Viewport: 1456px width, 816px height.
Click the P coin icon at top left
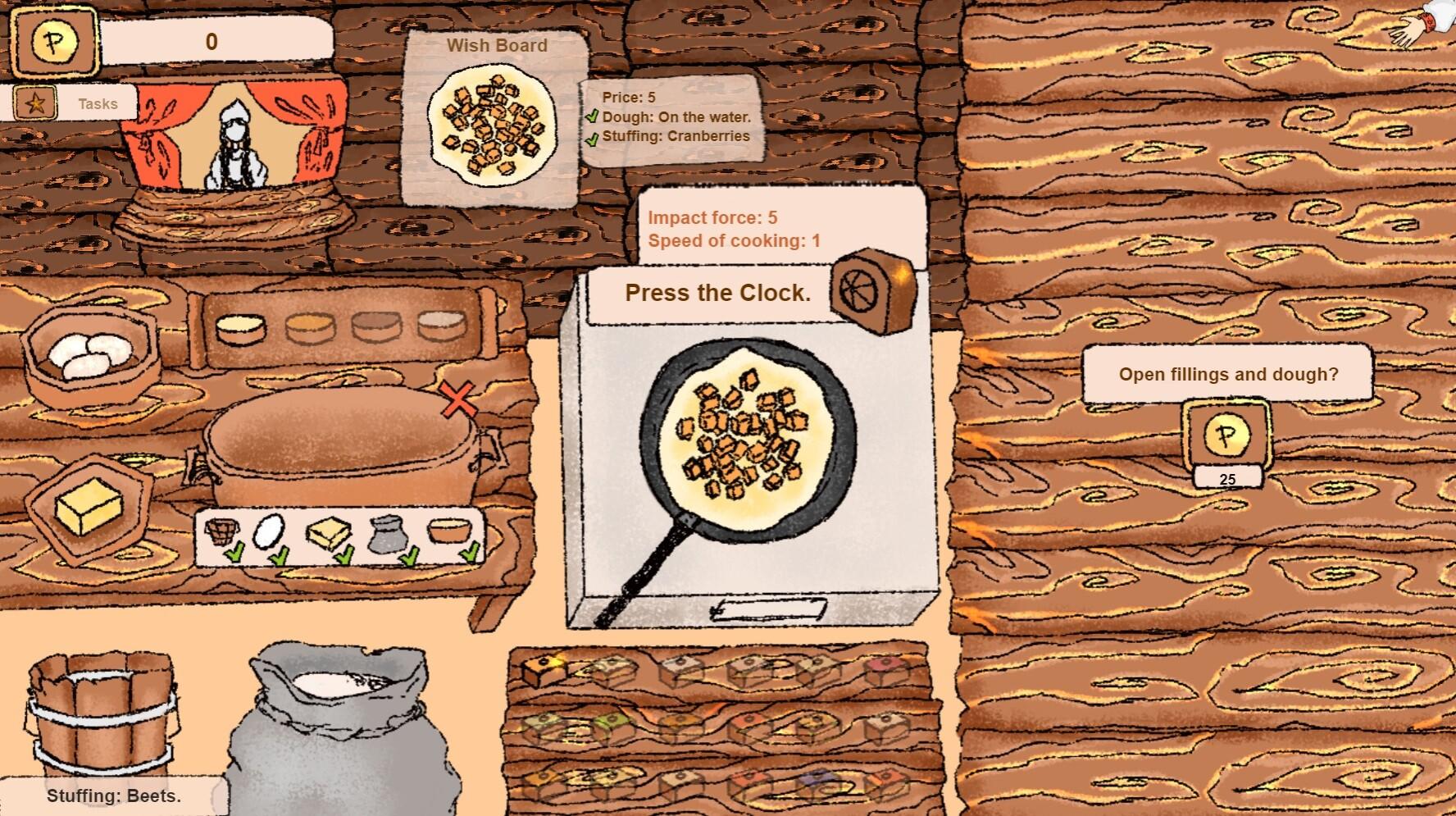point(53,40)
